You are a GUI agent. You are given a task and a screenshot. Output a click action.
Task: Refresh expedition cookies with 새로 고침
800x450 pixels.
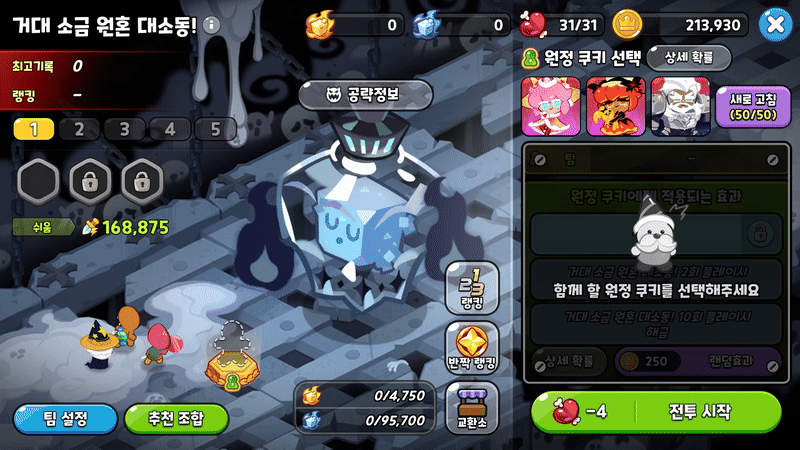(x=747, y=106)
